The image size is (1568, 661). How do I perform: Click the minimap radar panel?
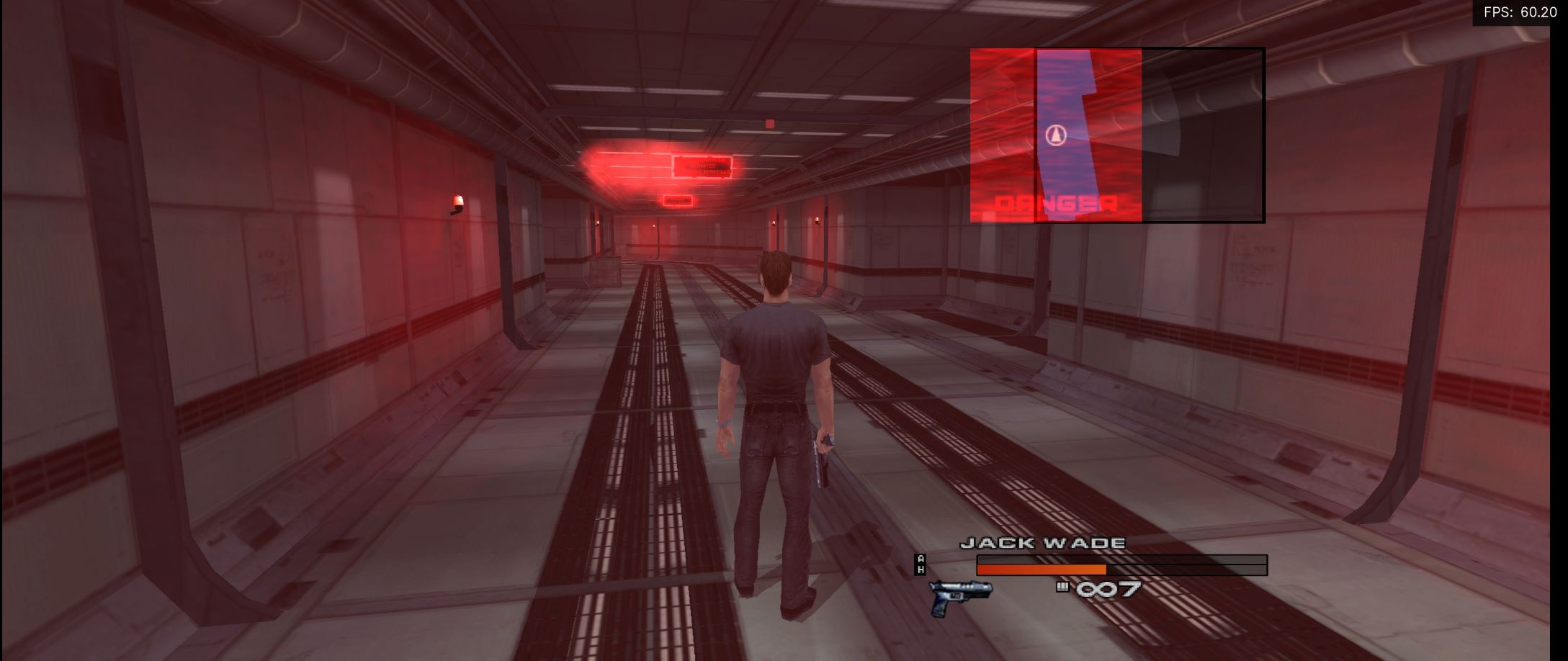(x=1117, y=135)
